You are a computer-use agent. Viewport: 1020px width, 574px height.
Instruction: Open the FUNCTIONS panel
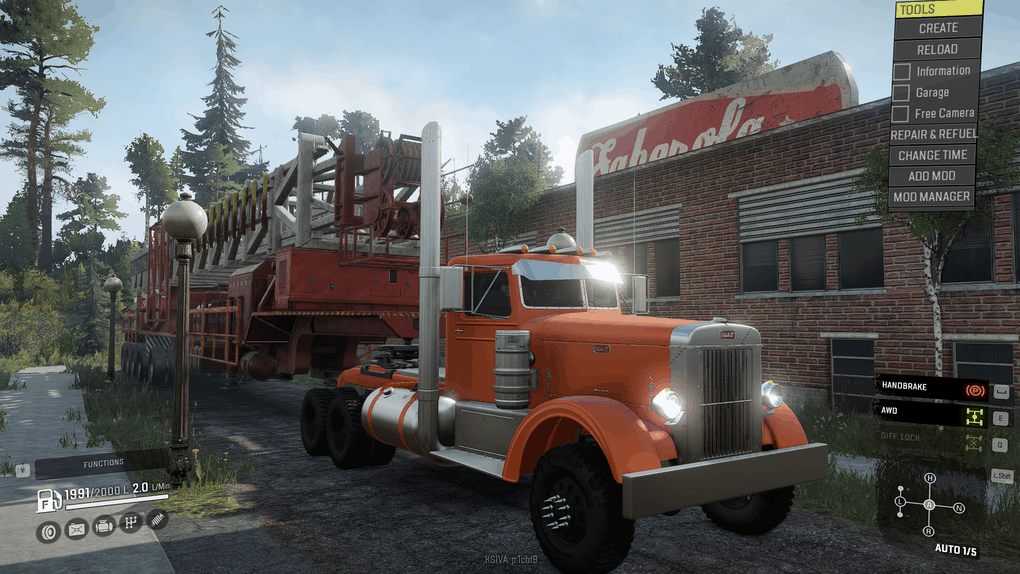click(x=103, y=463)
